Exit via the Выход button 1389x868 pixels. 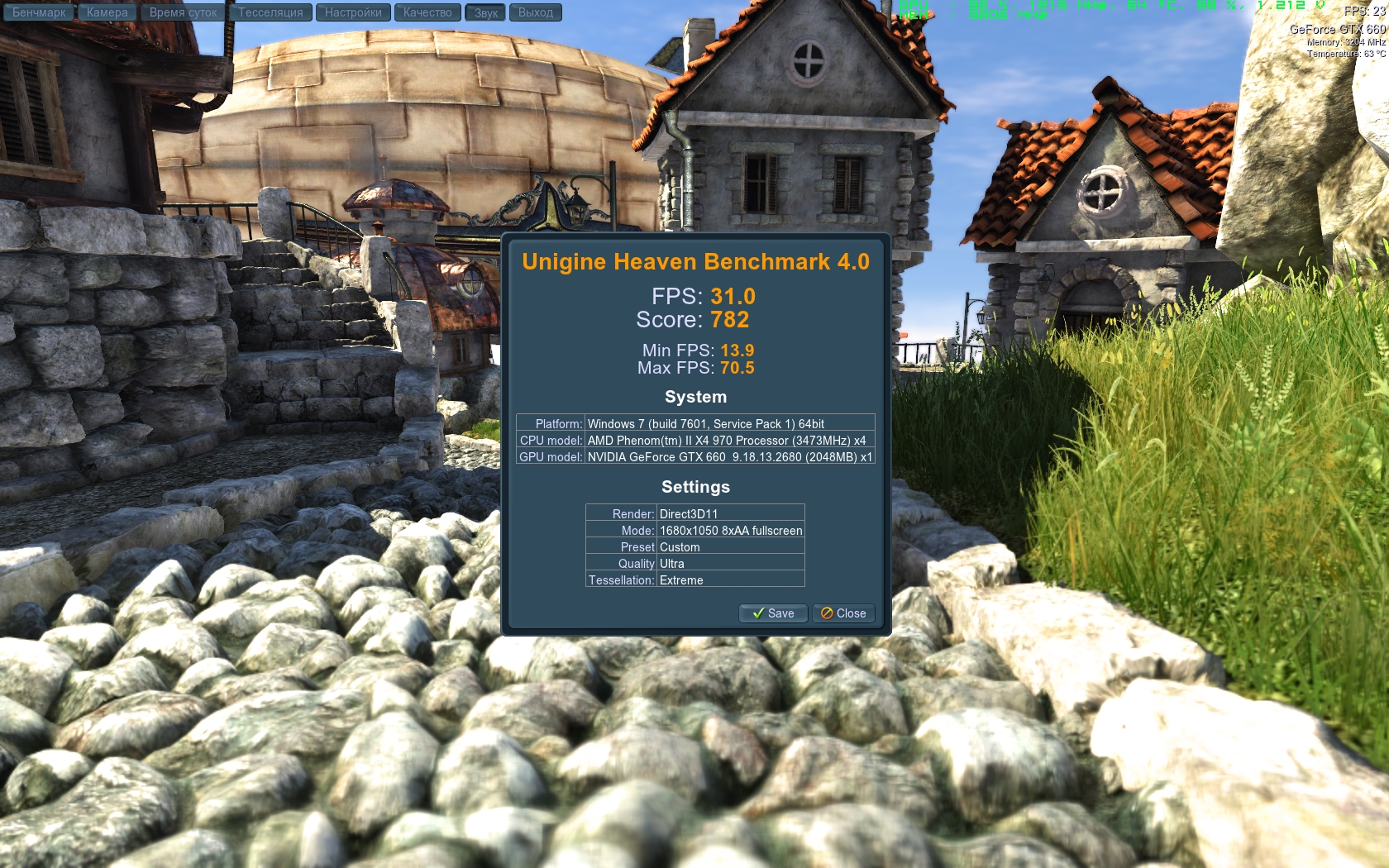pyautogui.click(x=536, y=12)
